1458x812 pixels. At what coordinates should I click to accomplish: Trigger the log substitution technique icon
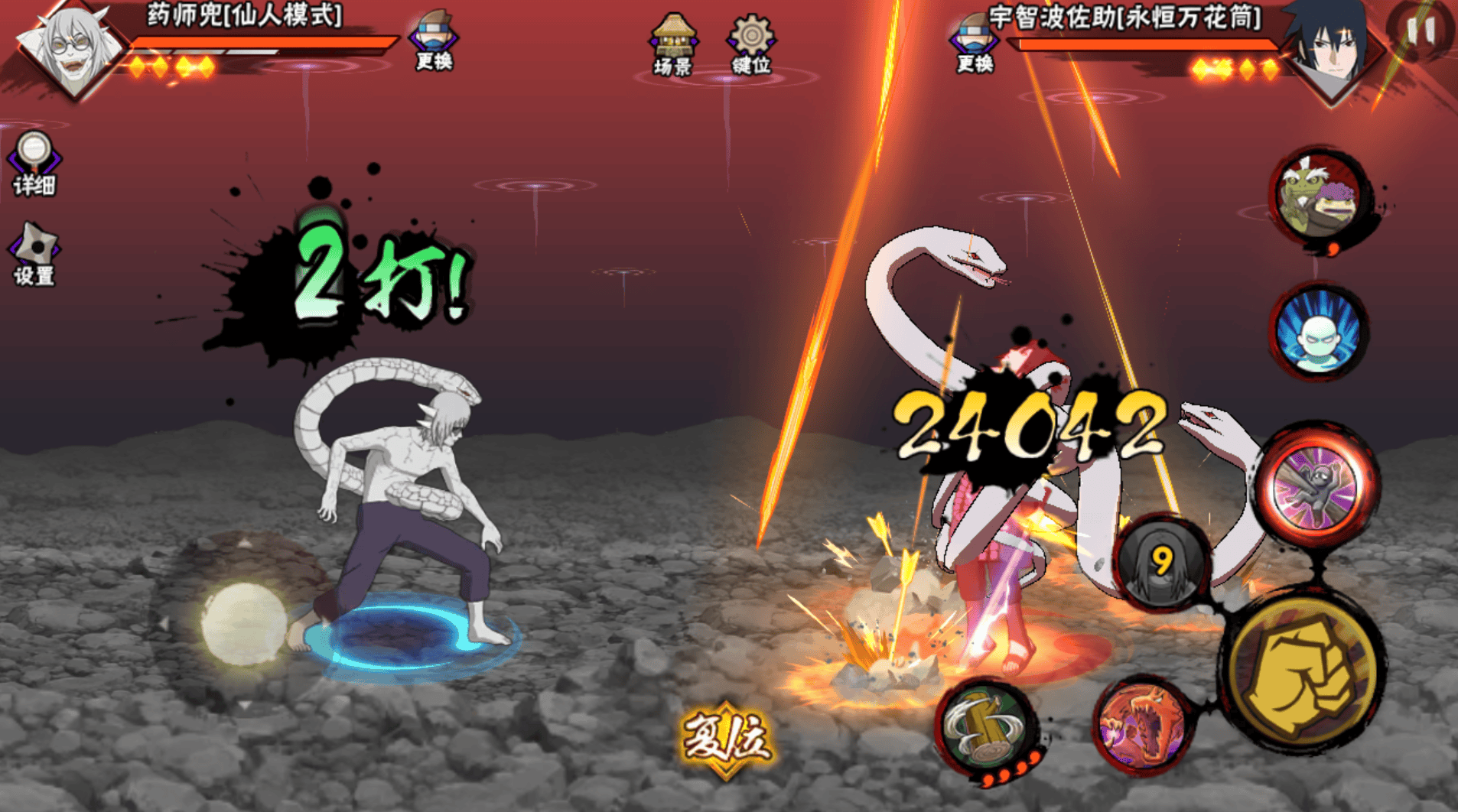(x=985, y=726)
